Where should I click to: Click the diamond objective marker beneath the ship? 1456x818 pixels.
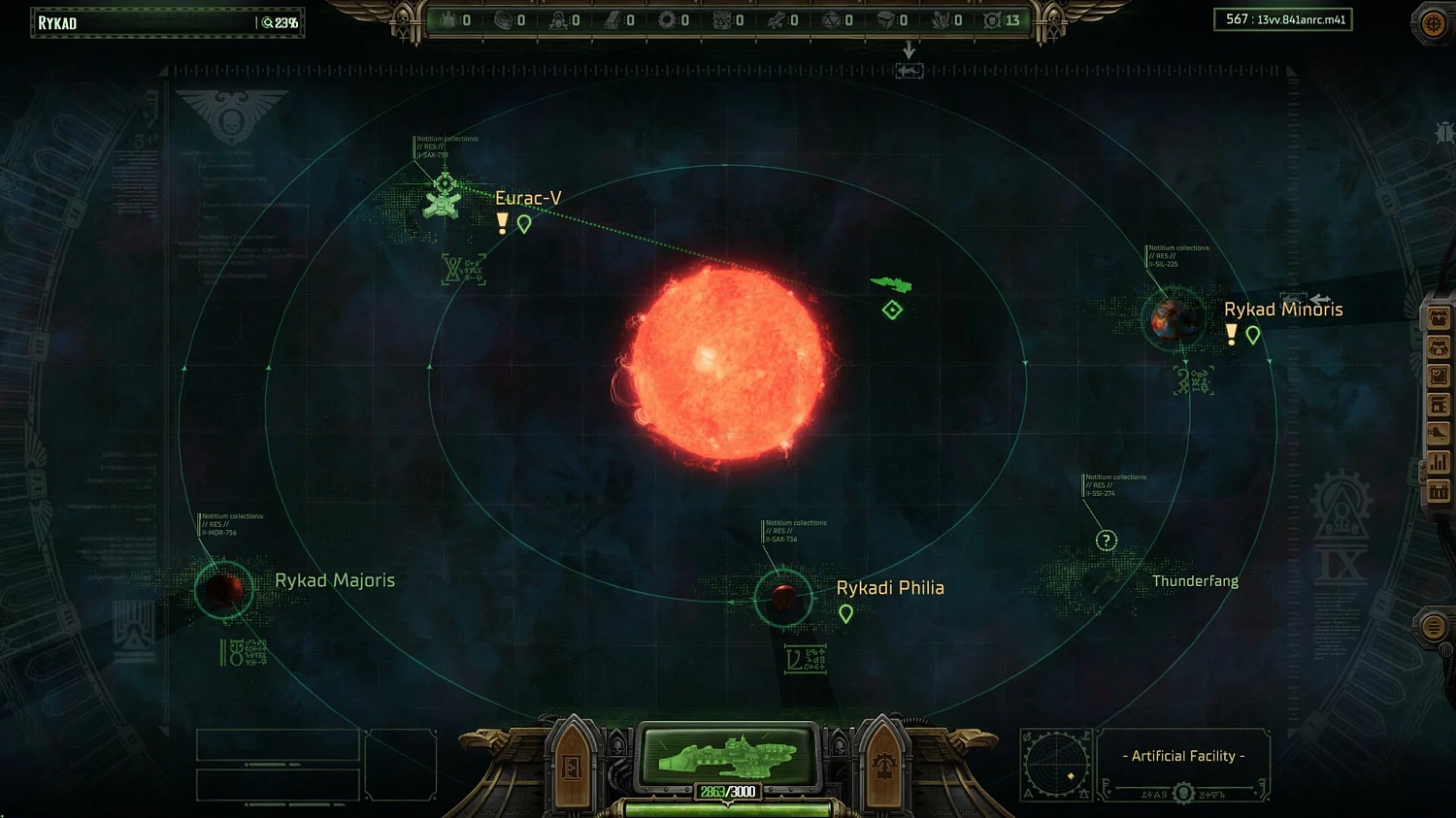(x=890, y=309)
